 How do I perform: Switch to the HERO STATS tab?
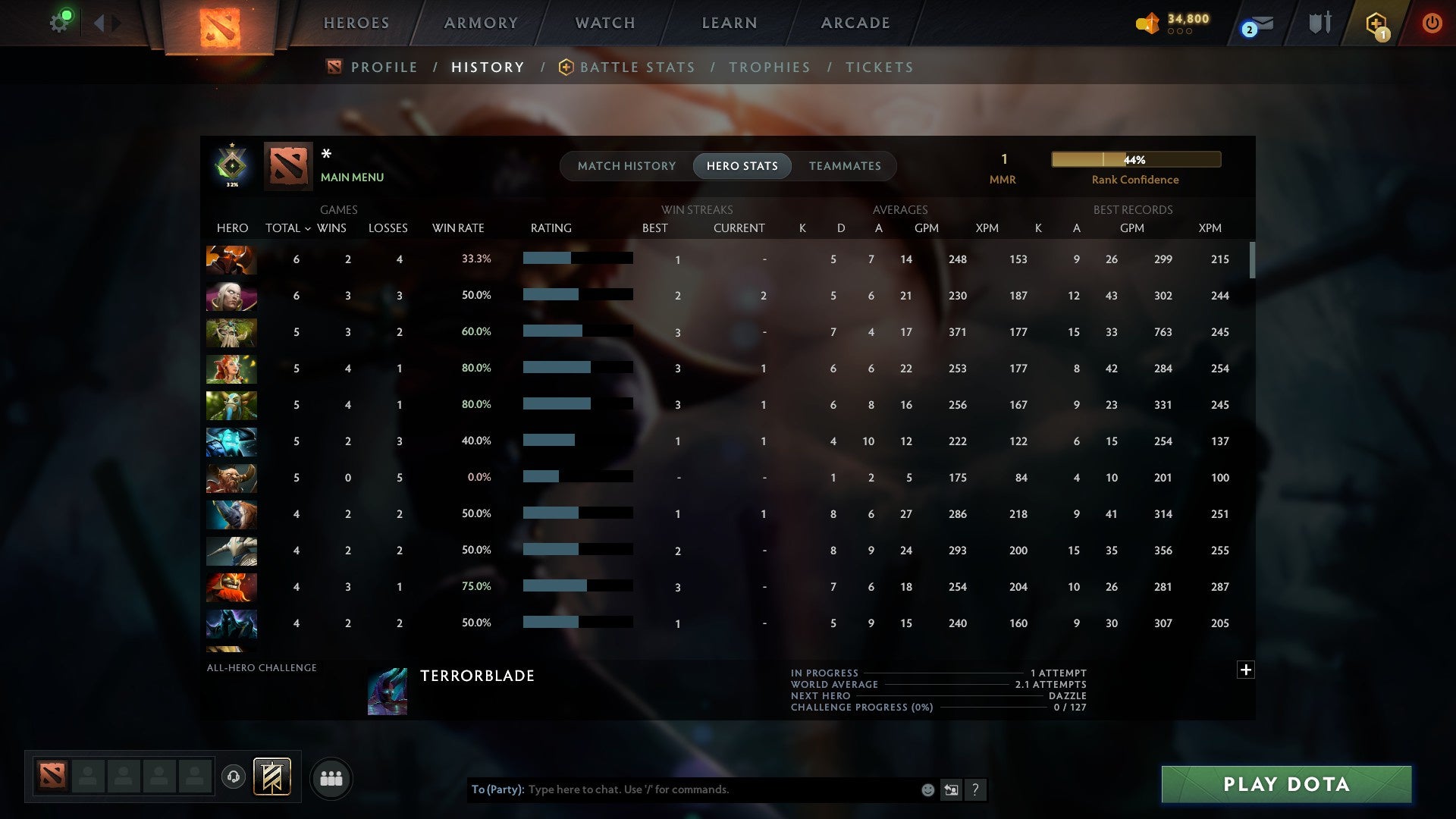click(x=742, y=165)
